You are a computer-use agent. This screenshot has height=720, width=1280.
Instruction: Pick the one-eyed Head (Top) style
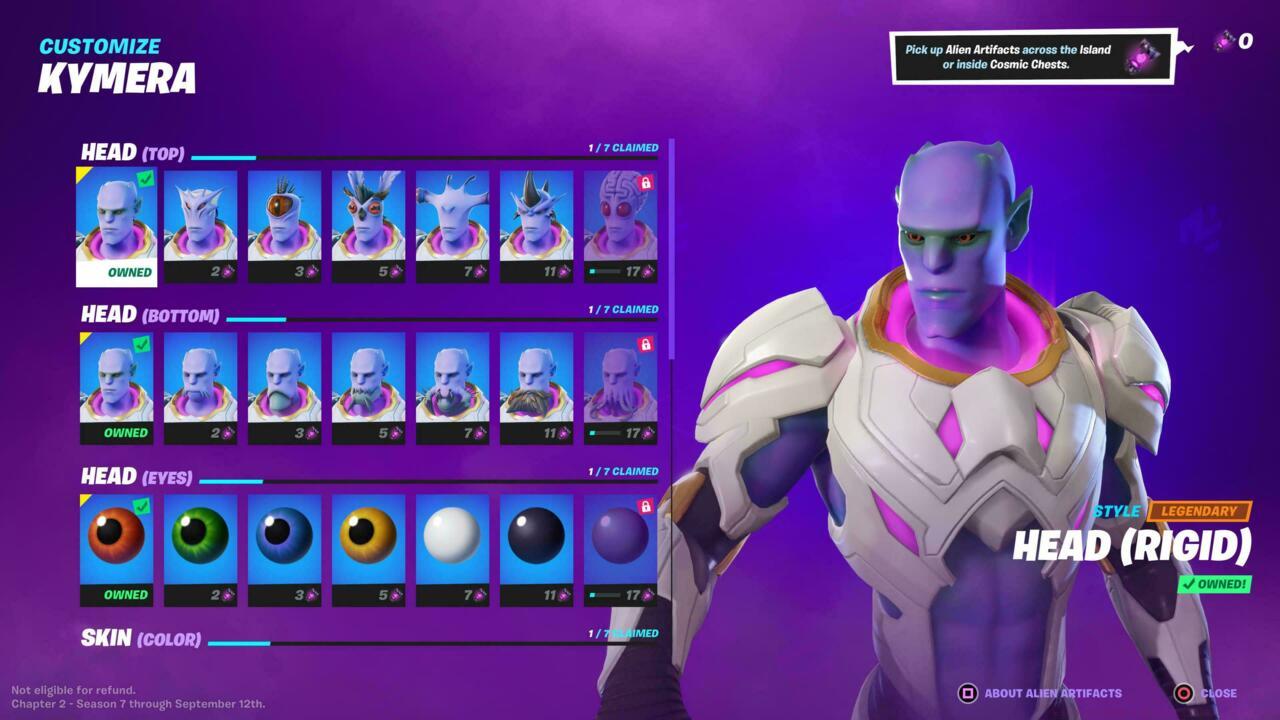(x=284, y=215)
